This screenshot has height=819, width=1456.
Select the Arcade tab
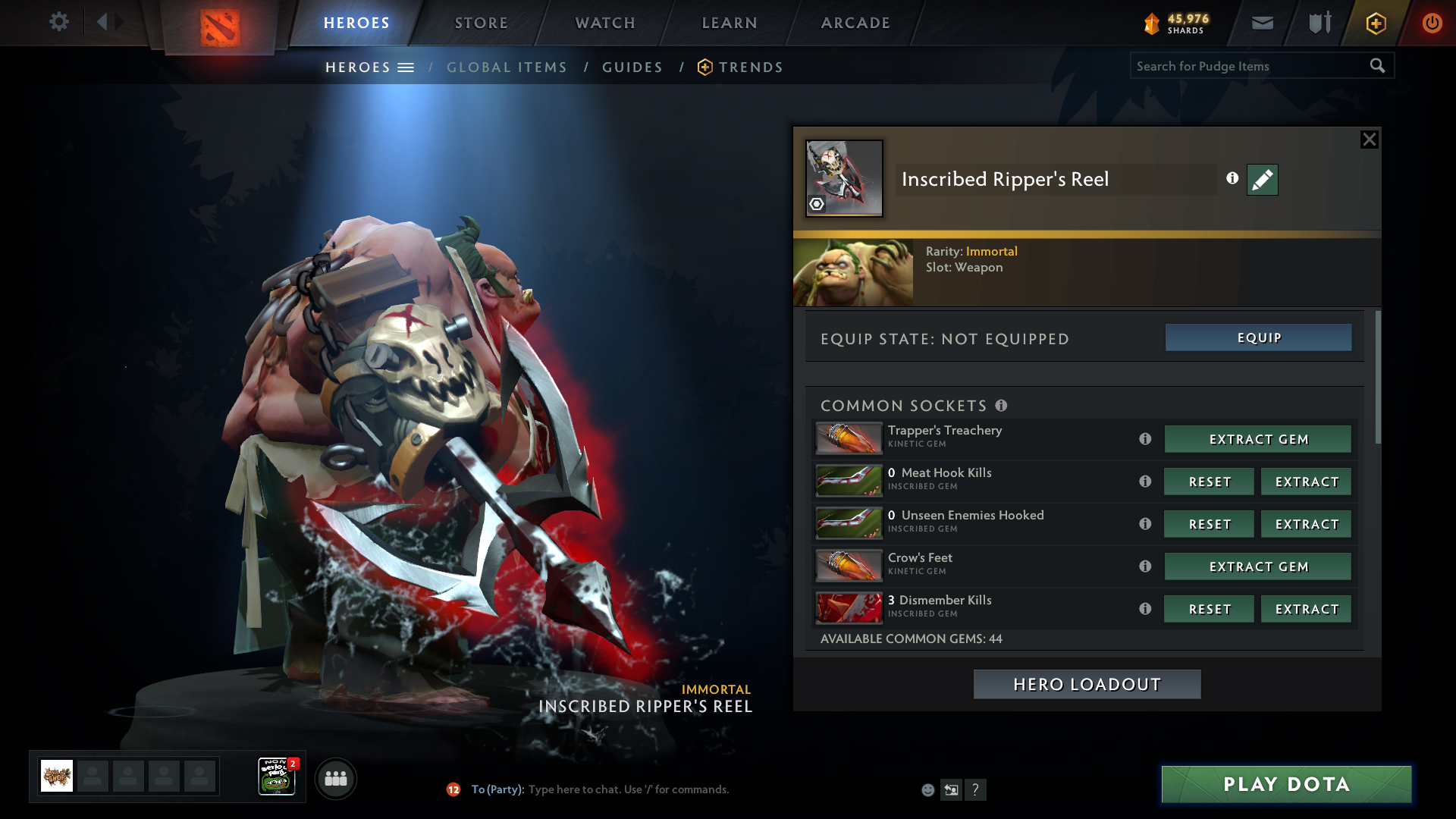(x=855, y=23)
